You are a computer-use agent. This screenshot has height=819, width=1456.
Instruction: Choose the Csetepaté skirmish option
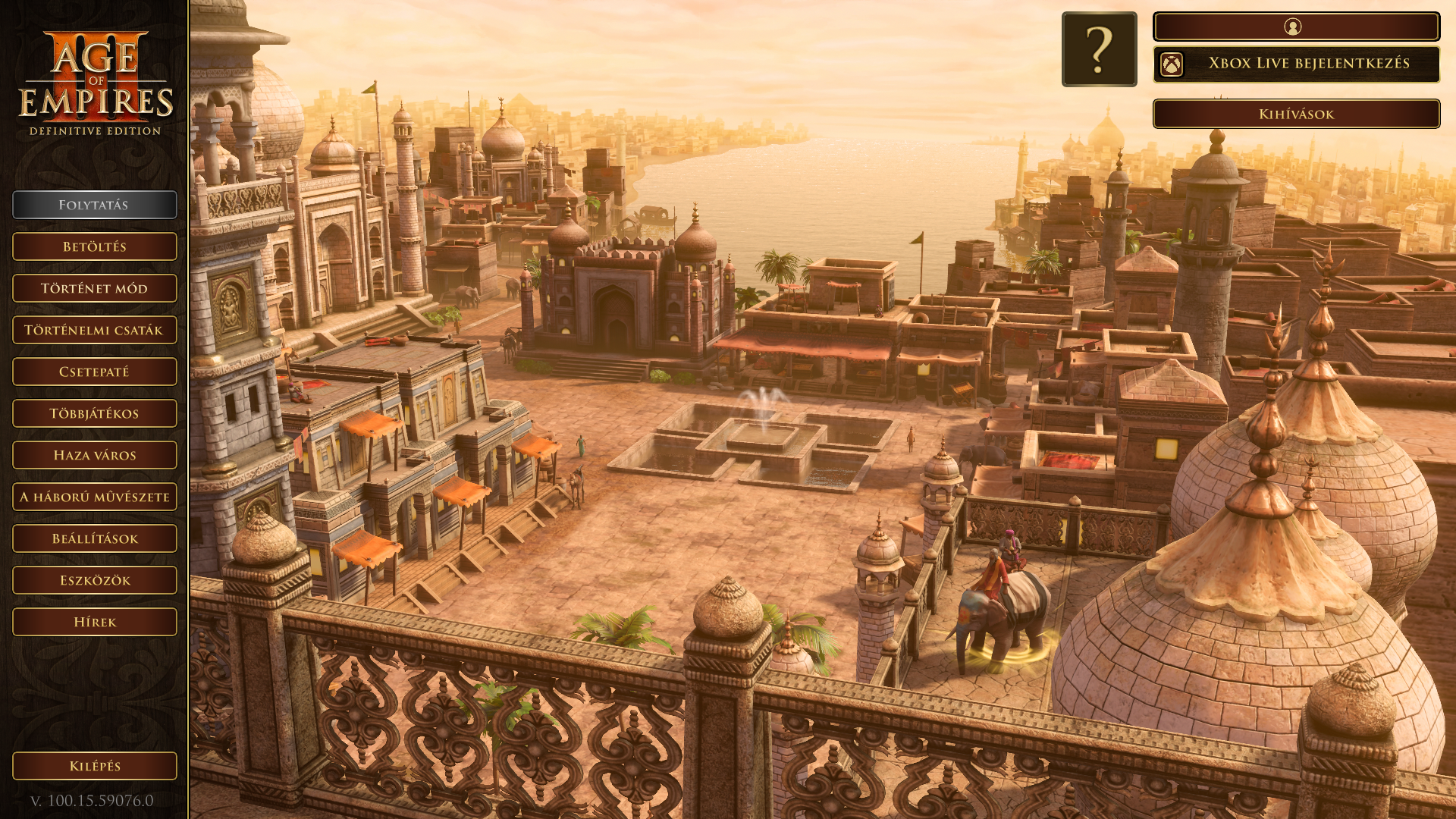(95, 372)
